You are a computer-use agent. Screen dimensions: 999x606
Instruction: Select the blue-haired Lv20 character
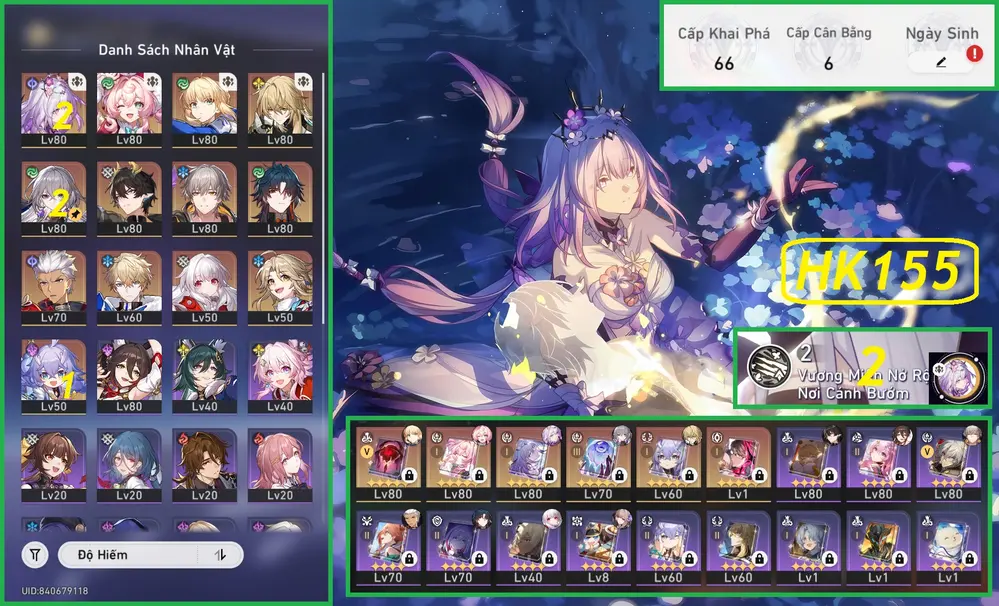pyautogui.click(x=129, y=465)
